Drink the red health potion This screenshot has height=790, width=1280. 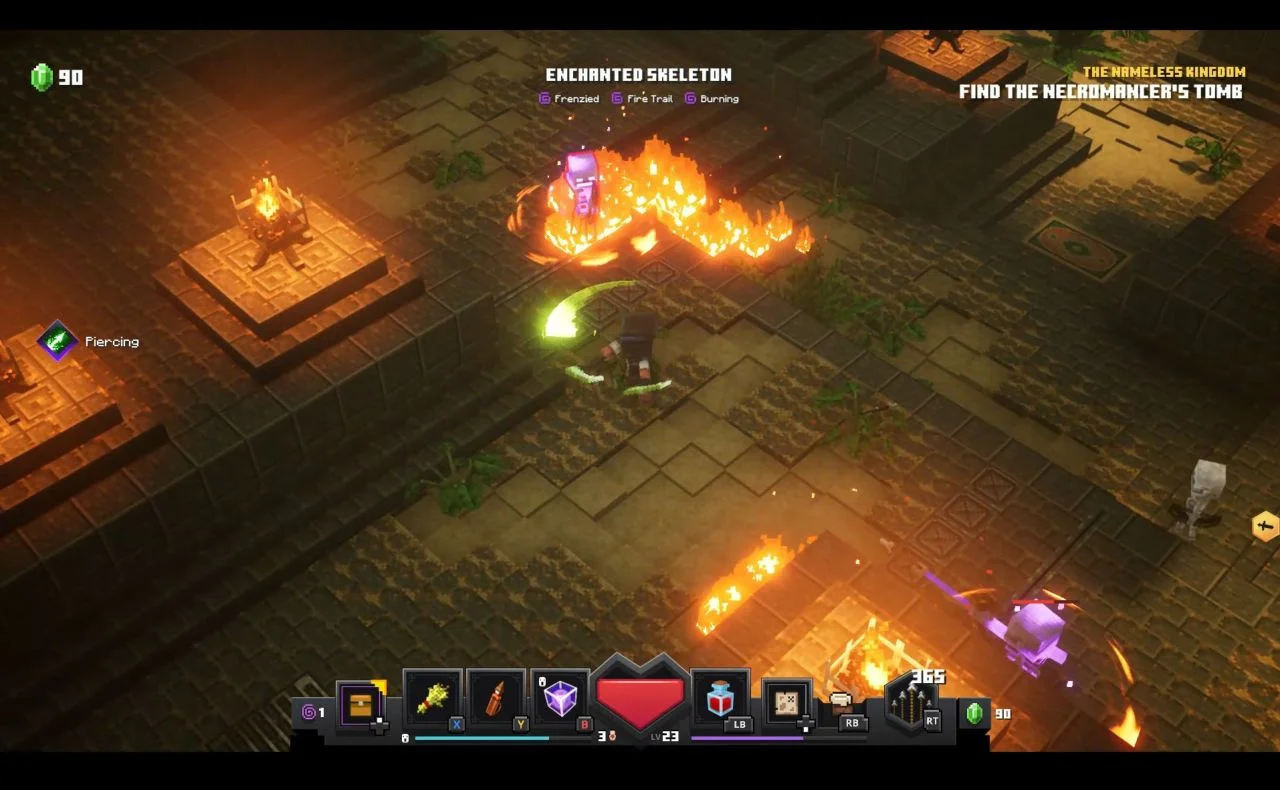(x=720, y=698)
